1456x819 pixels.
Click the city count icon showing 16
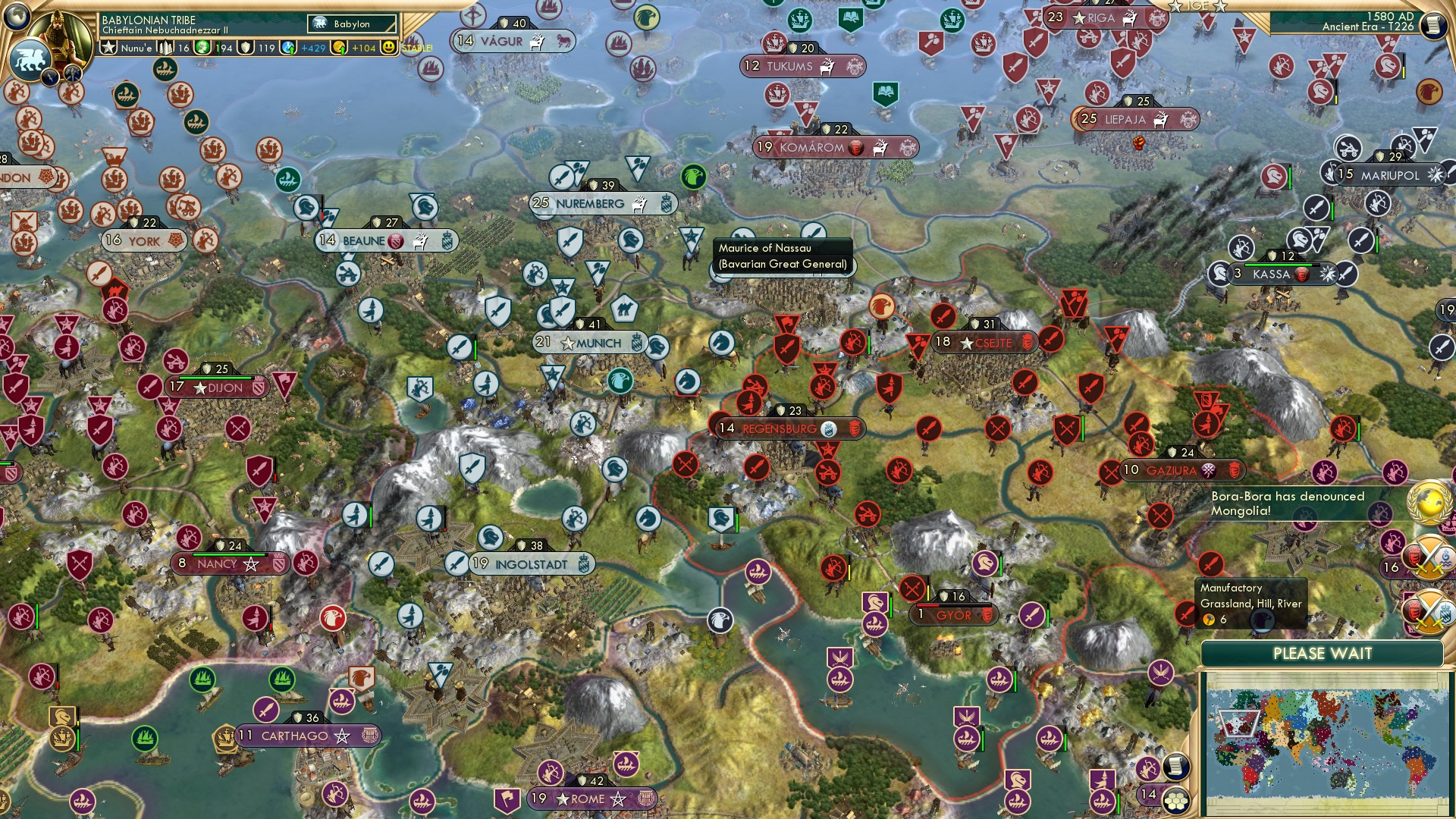[x=166, y=47]
